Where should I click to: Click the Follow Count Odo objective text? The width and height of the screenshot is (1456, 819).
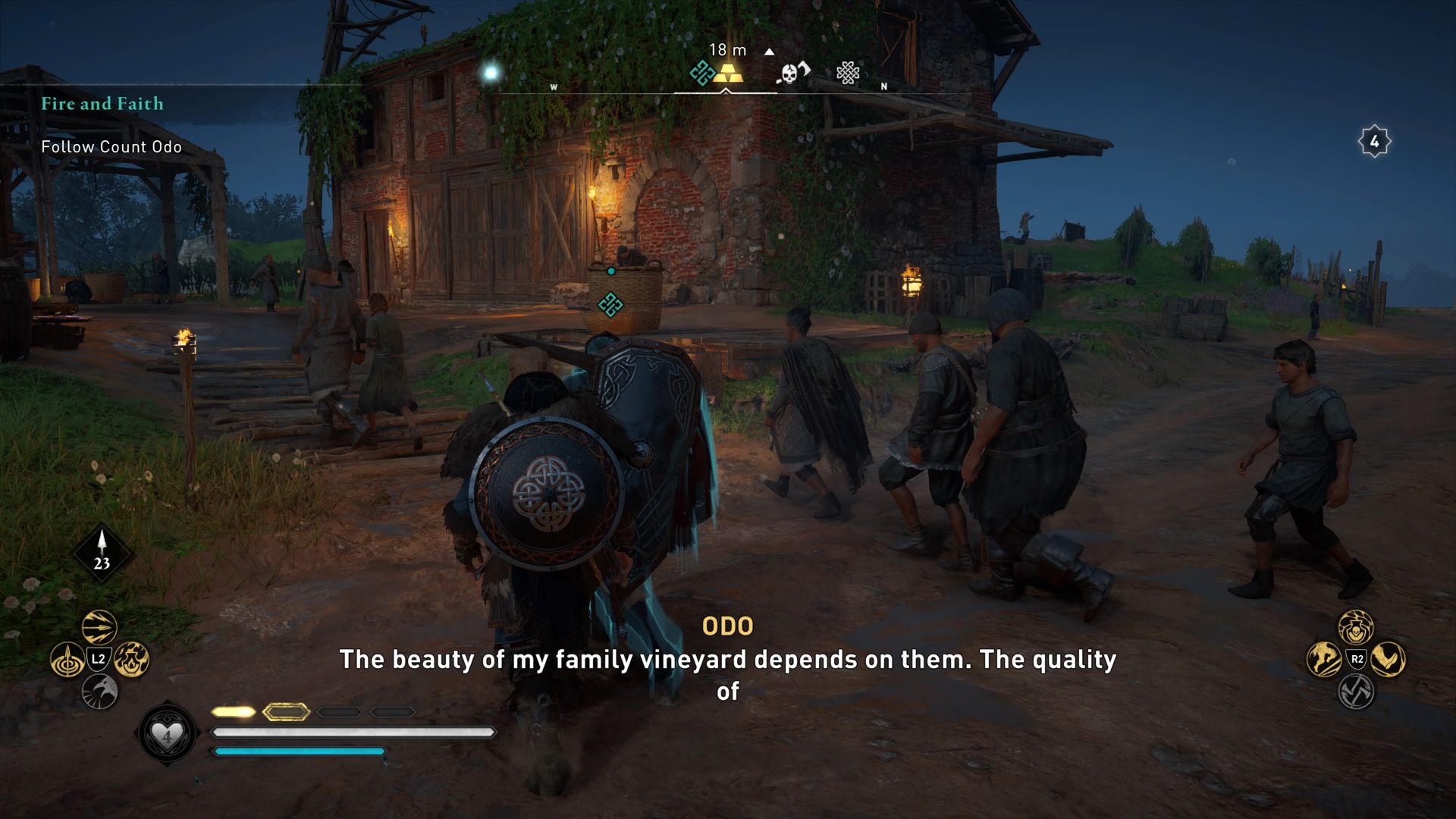[112, 147]
